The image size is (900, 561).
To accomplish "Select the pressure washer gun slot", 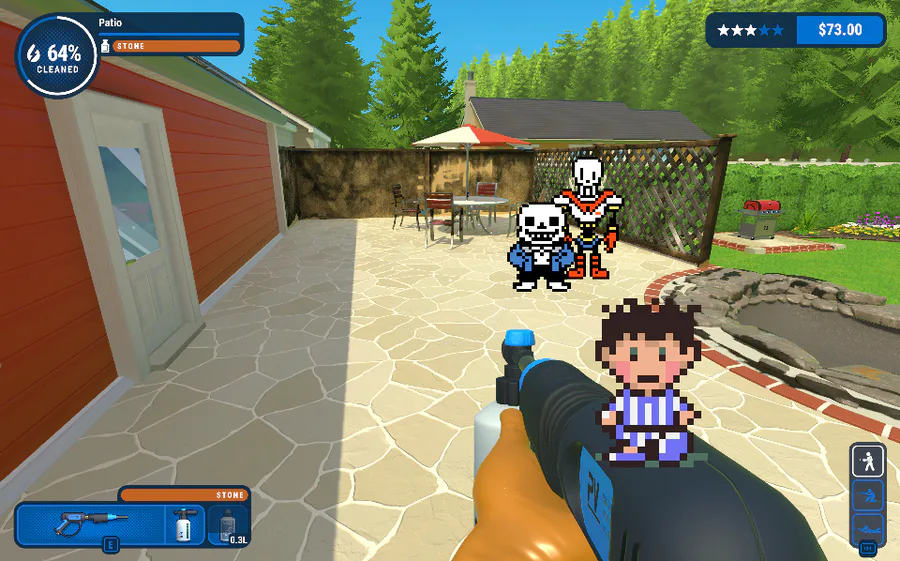I will click(88, 525).
